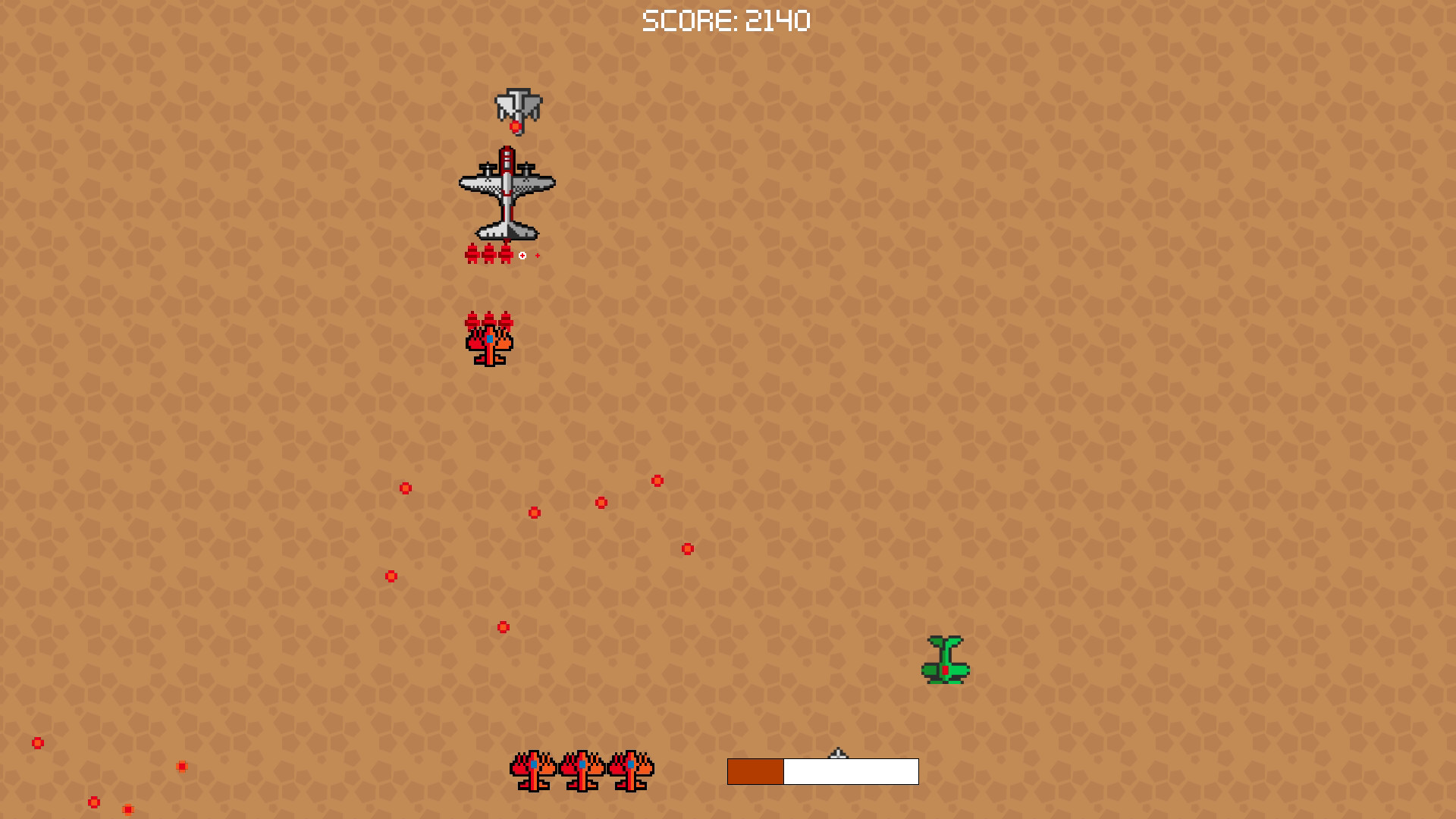Select the red missile trio above the orange enemy

click(489, 322)
